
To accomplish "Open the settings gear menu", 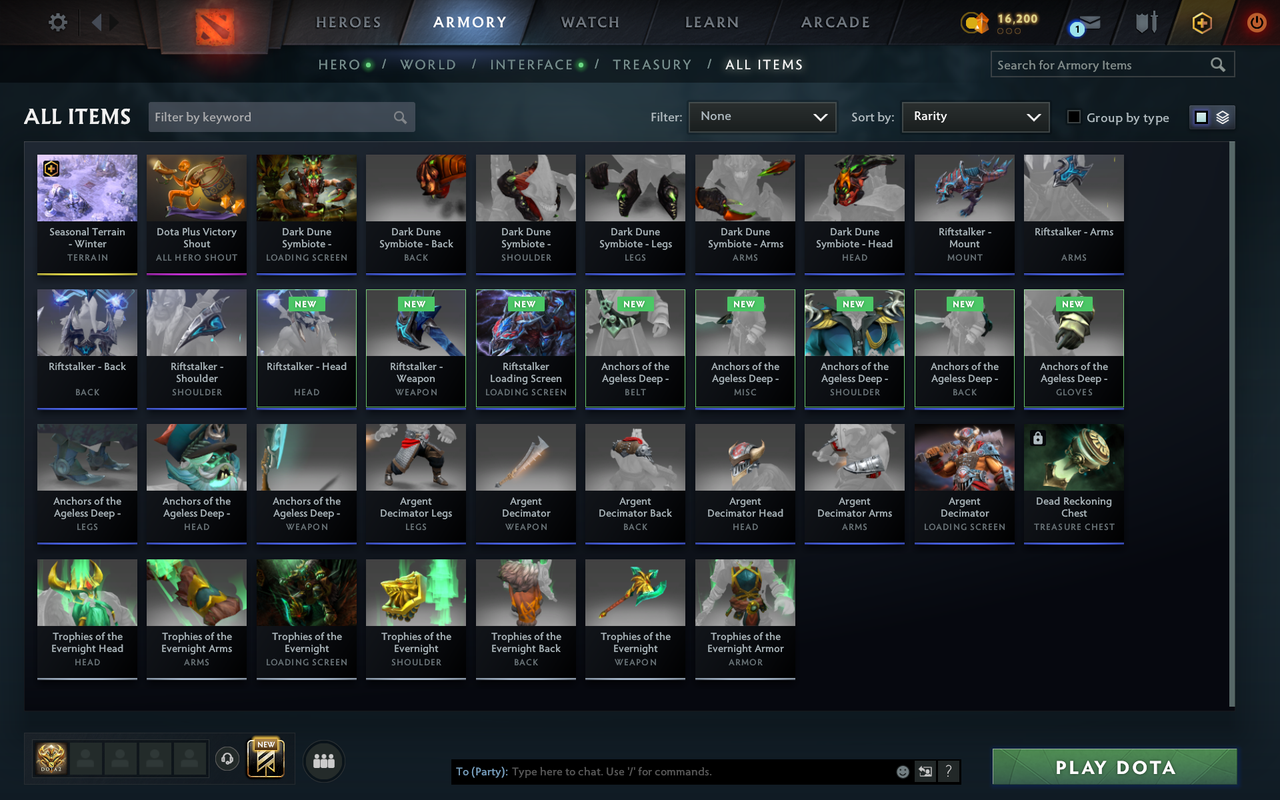I will (x=57, y=22).
